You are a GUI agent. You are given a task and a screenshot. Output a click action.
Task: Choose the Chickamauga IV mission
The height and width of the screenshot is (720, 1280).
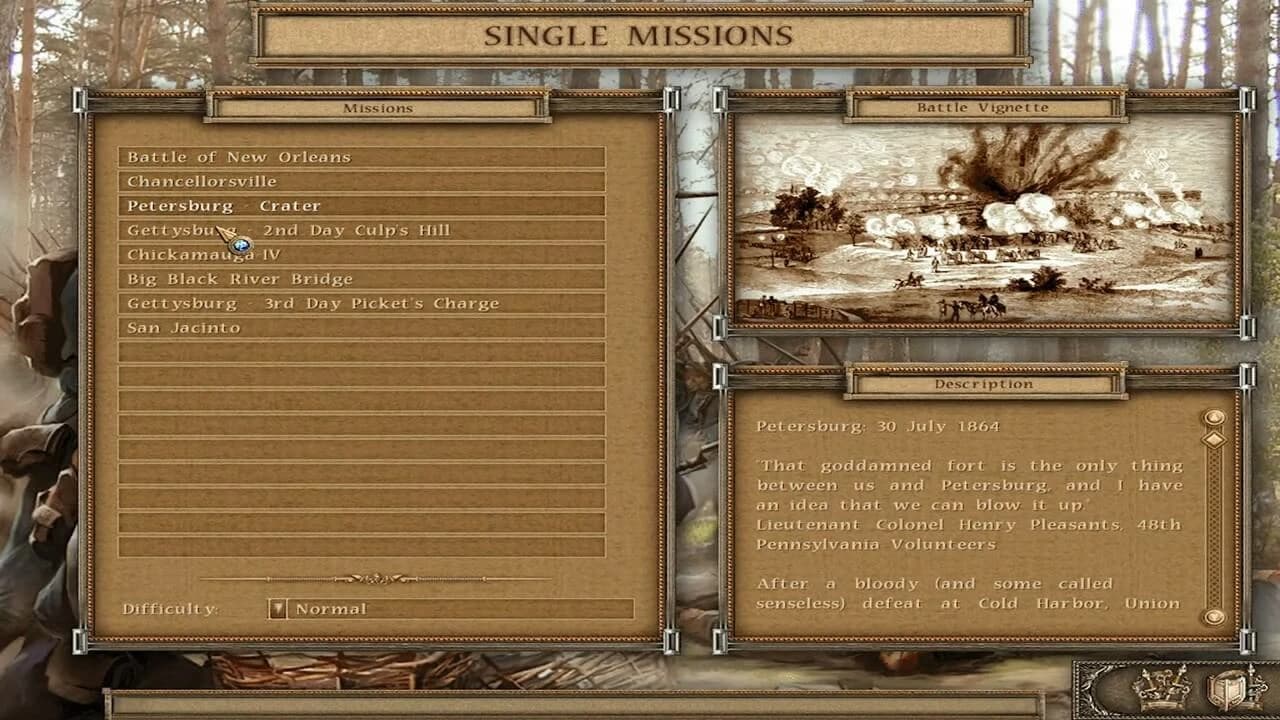click(x=361, y=255)
